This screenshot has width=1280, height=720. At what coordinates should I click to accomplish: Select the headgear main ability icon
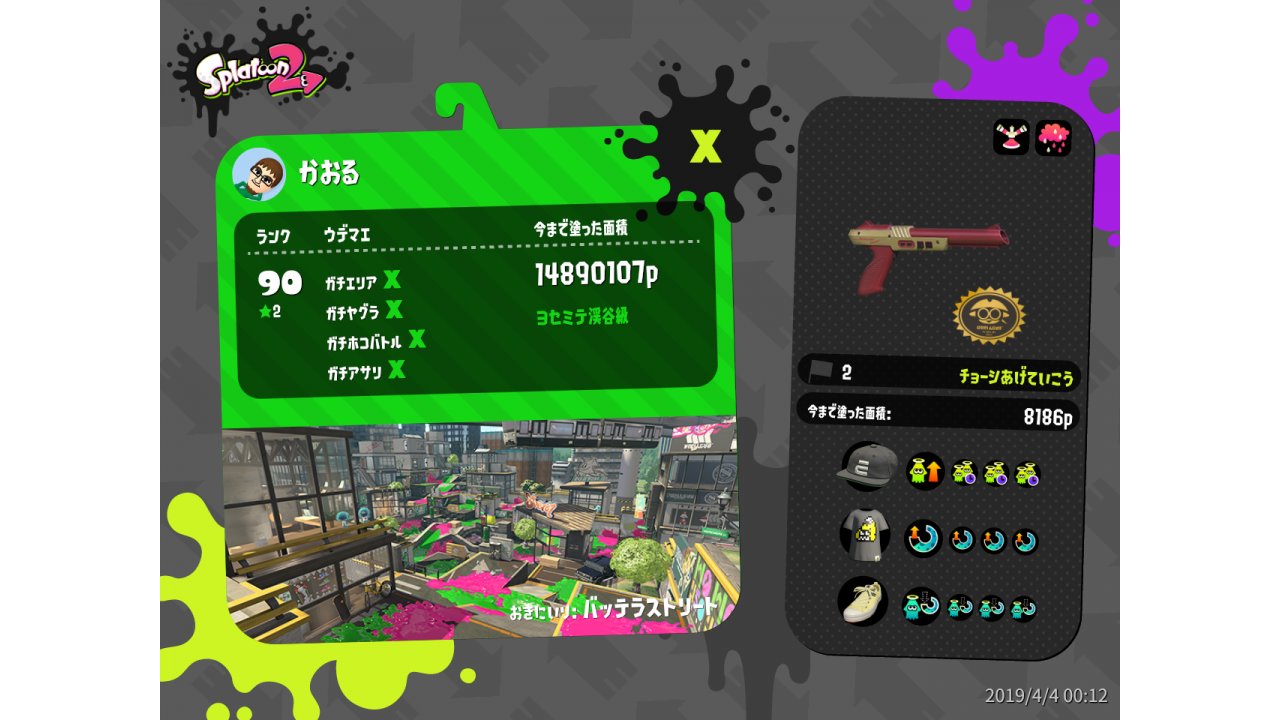(924, 471)
